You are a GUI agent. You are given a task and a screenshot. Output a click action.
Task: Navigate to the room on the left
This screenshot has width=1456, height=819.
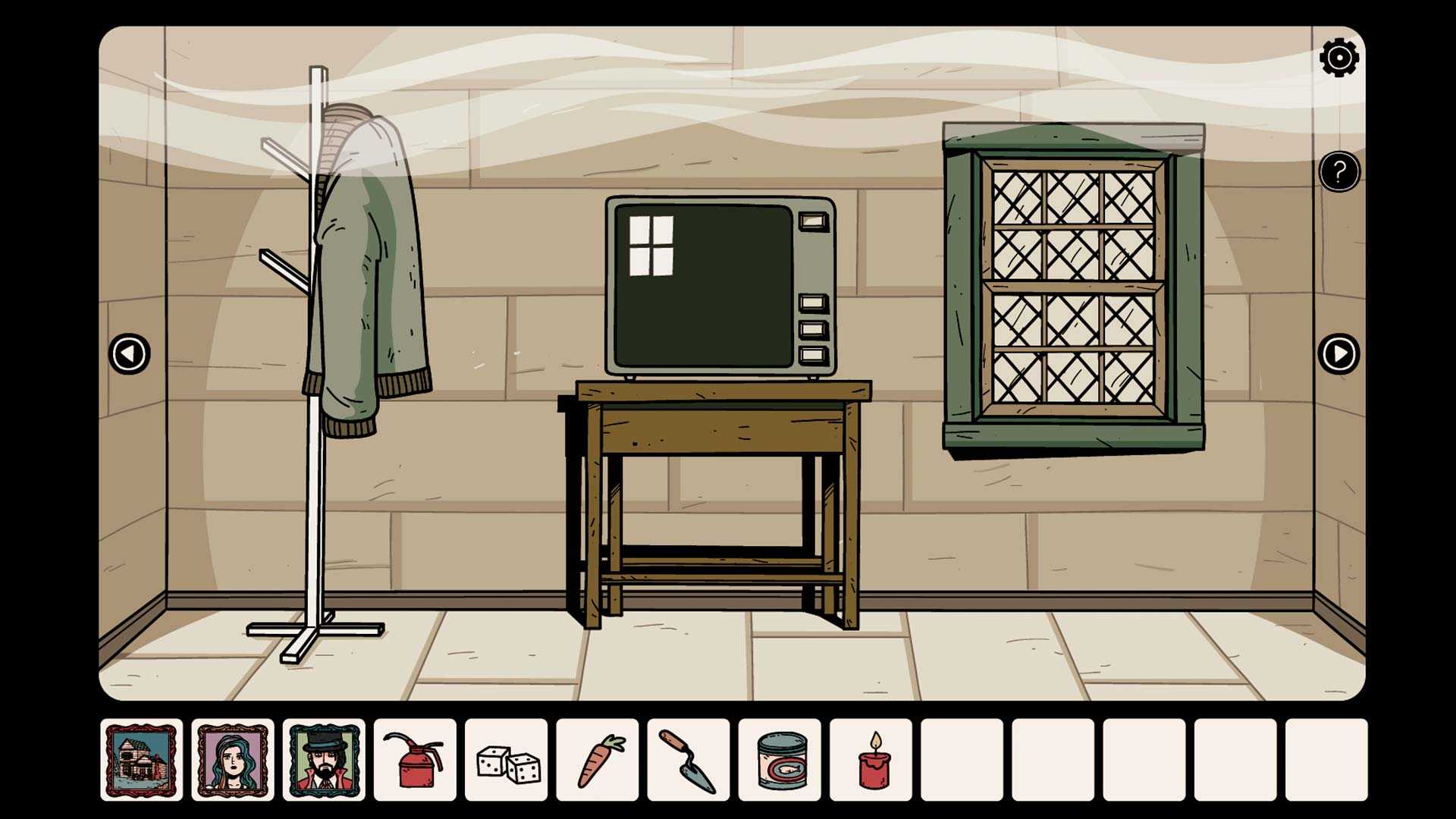tap(130, 353)
